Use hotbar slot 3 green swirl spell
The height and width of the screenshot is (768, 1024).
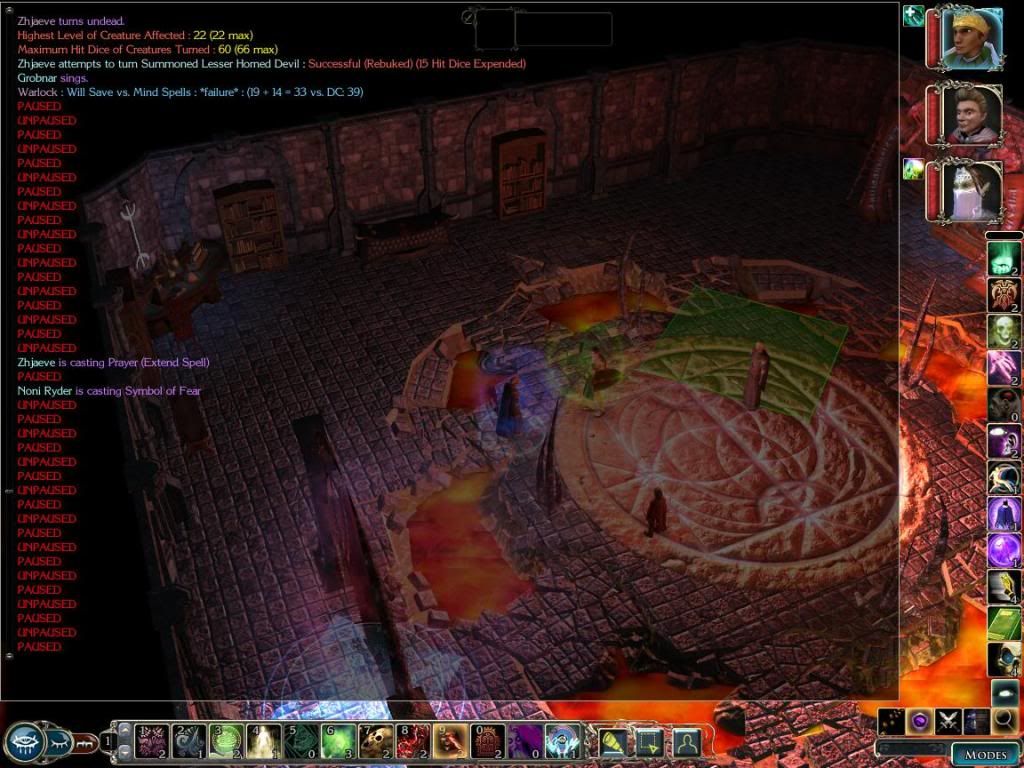click(224, 742)
